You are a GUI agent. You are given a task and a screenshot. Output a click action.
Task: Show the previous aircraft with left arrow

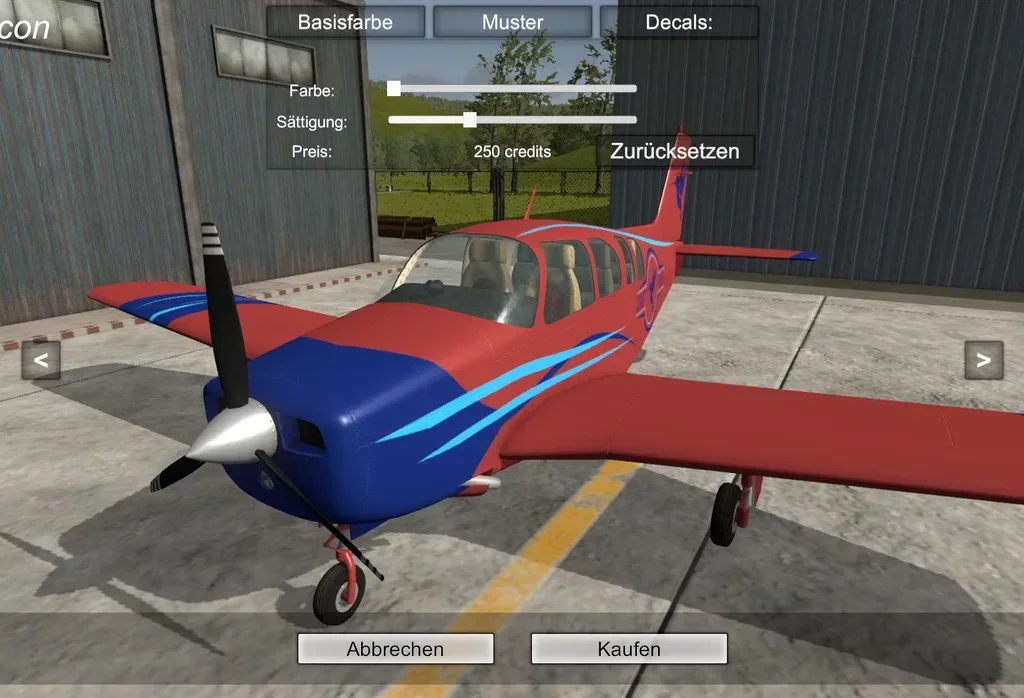41,360
